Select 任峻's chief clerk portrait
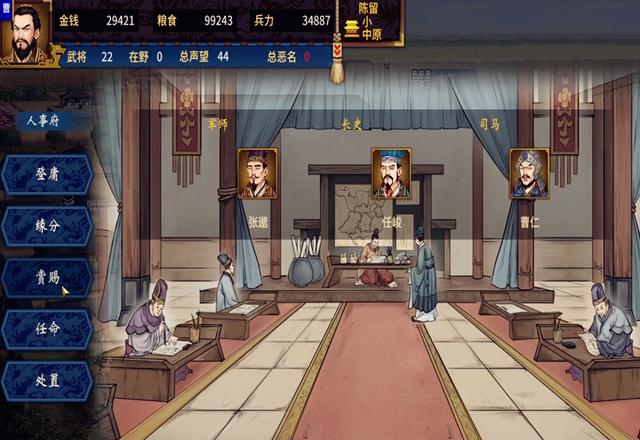 (x=391, y=173)
